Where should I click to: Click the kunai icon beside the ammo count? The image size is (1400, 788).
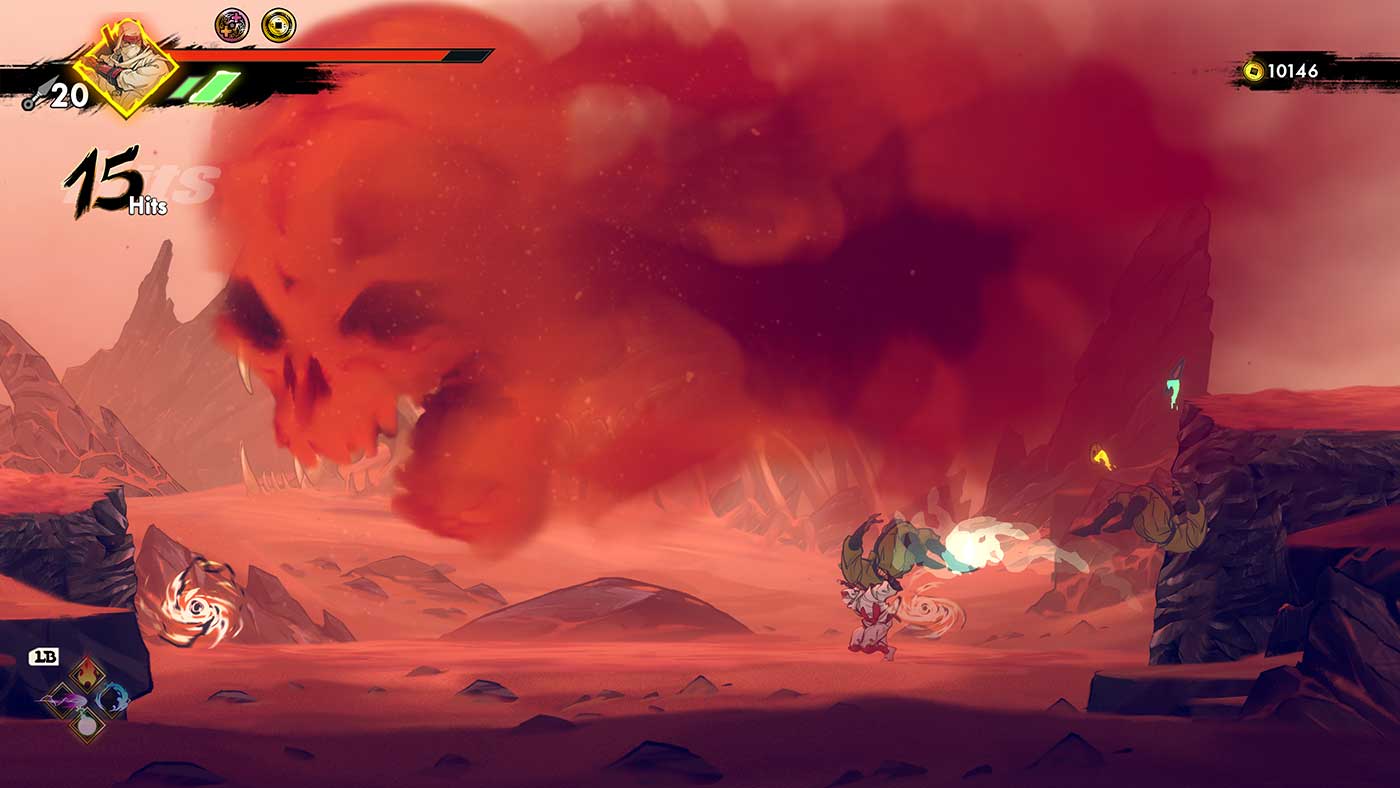point(39,96)
